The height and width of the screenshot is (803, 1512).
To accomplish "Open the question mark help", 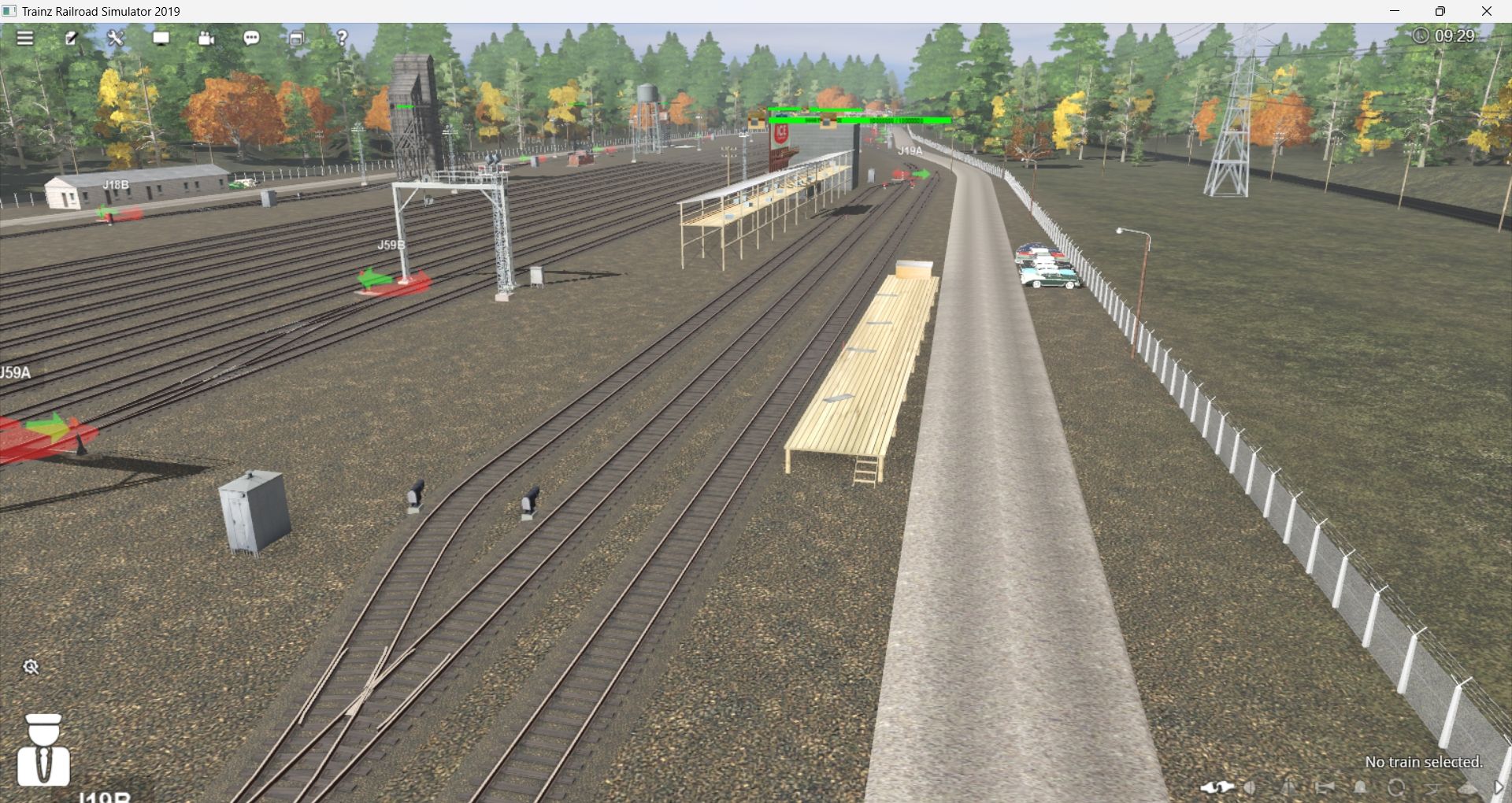I will (342, 38).
